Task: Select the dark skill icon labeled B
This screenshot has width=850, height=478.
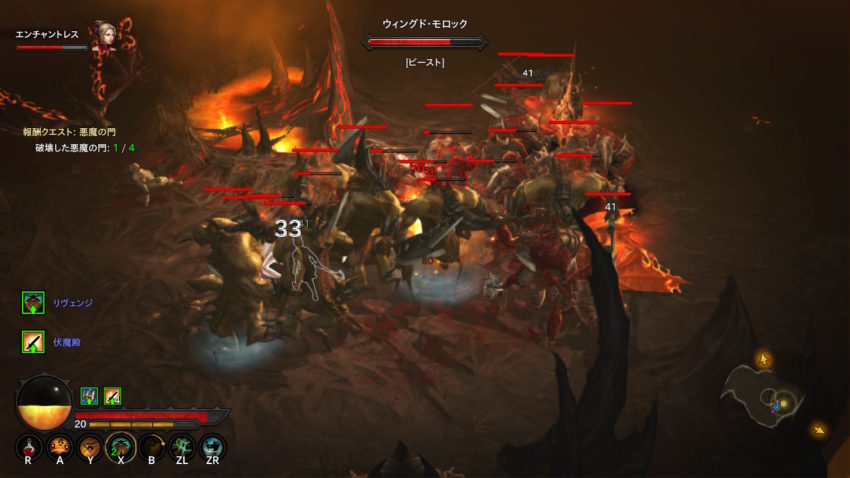Action: (x=151, y=446)
